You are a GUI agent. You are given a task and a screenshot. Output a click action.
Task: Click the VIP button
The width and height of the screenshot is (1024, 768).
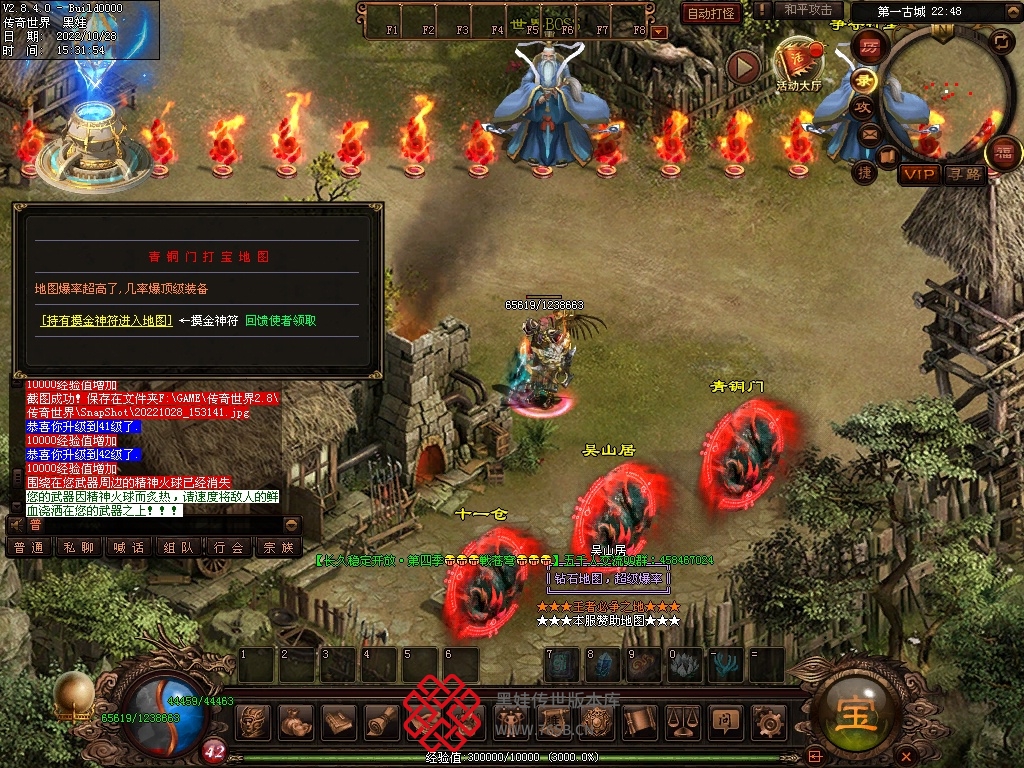[918, 174]
